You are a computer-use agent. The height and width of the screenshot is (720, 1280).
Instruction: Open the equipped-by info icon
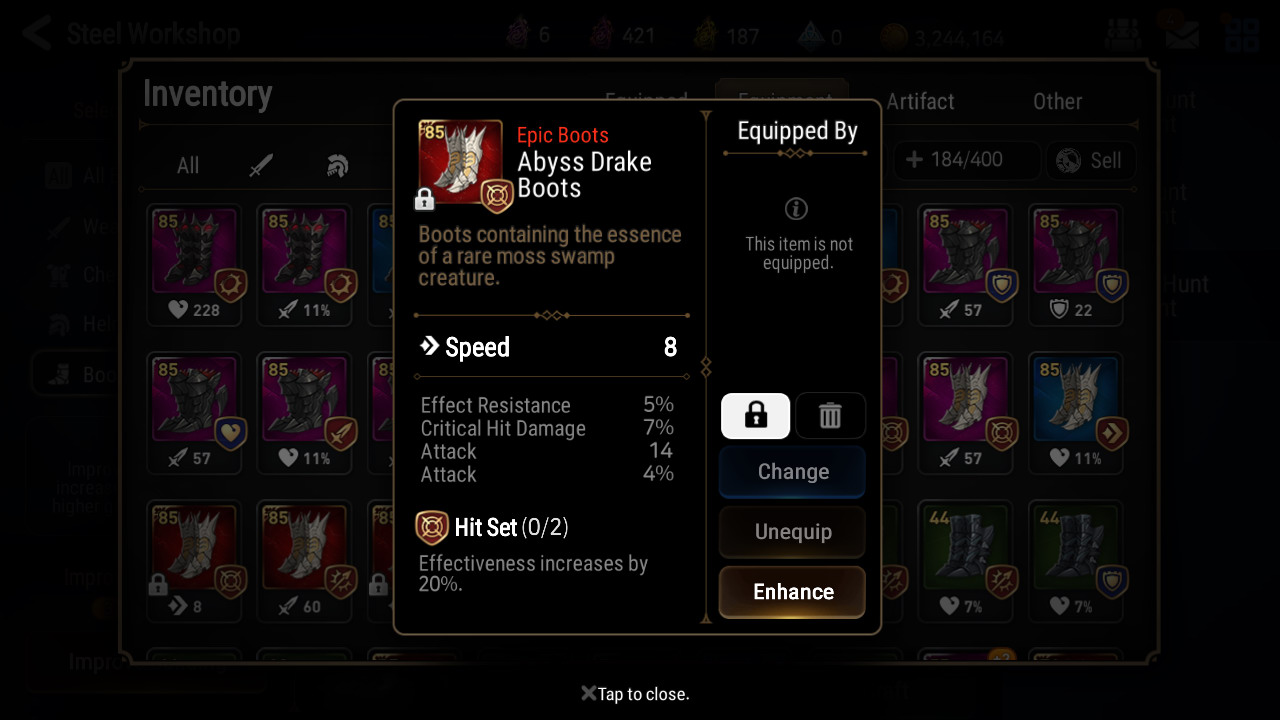797,209
